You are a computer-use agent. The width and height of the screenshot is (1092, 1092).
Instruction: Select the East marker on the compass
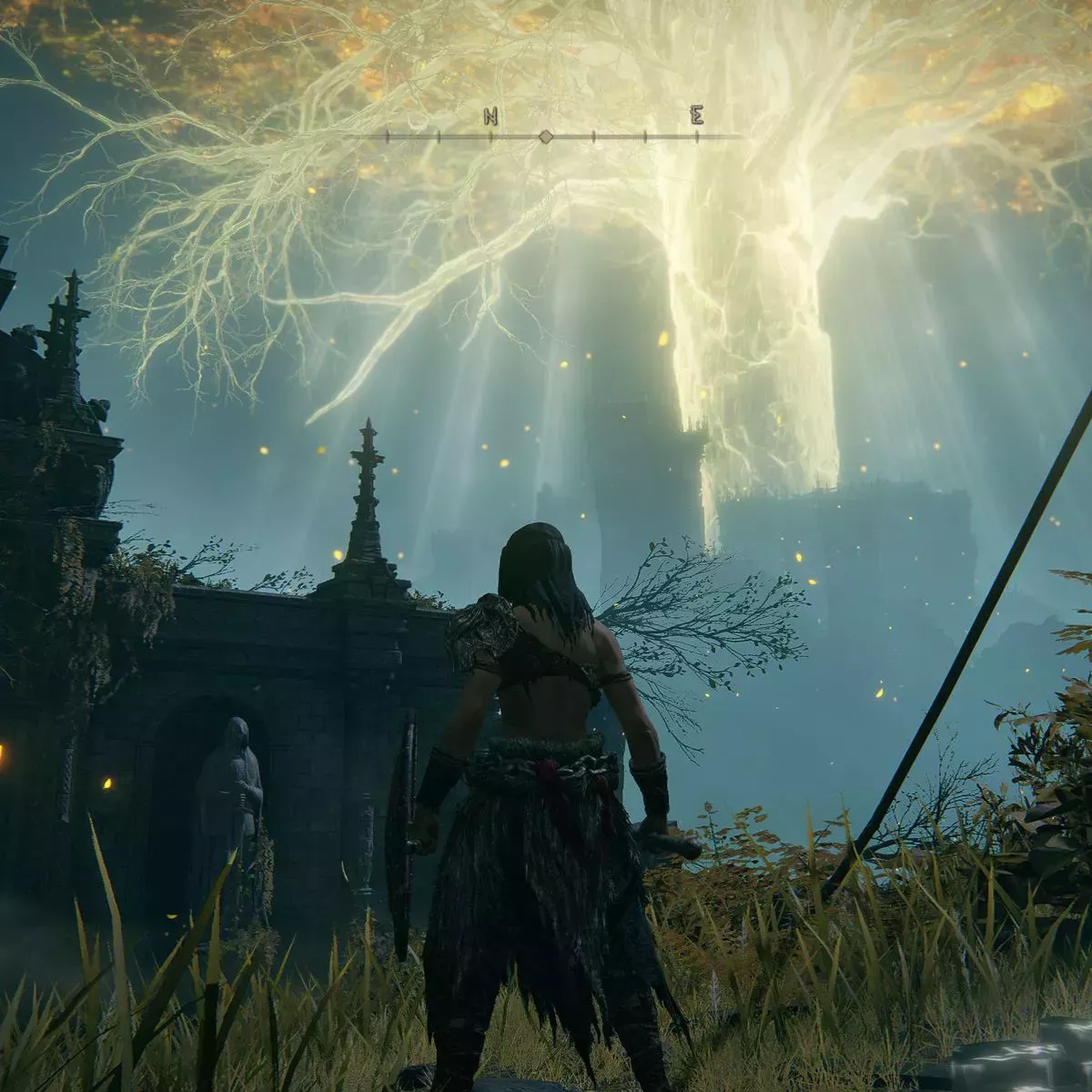697,116
